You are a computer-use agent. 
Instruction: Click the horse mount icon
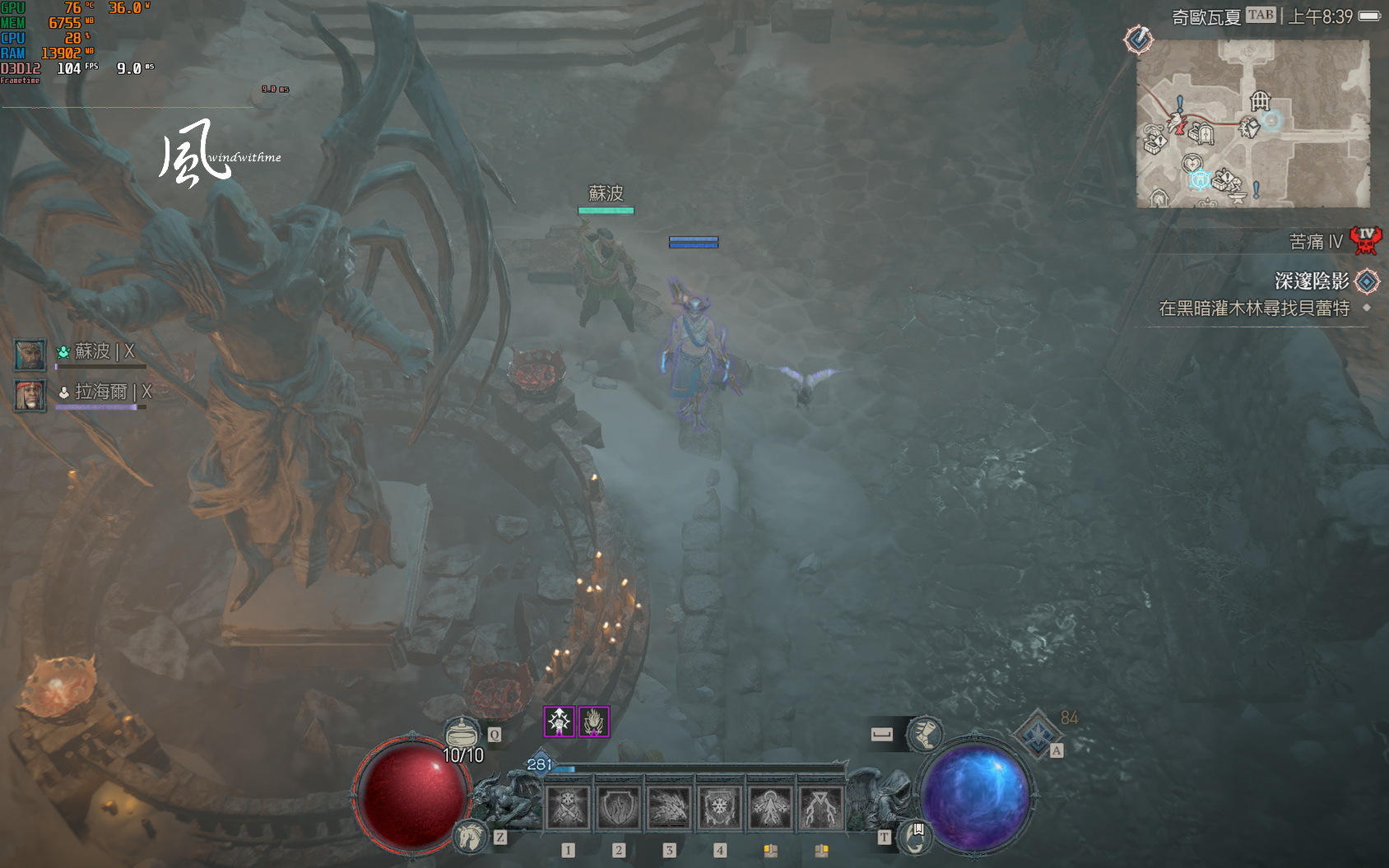(x=470, y=836)
